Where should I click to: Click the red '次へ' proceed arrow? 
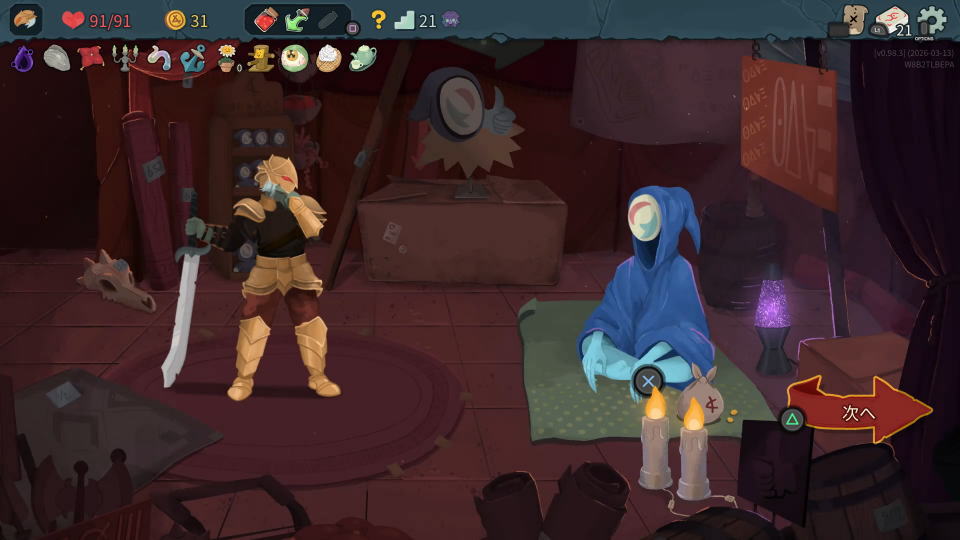pos(861,411)
